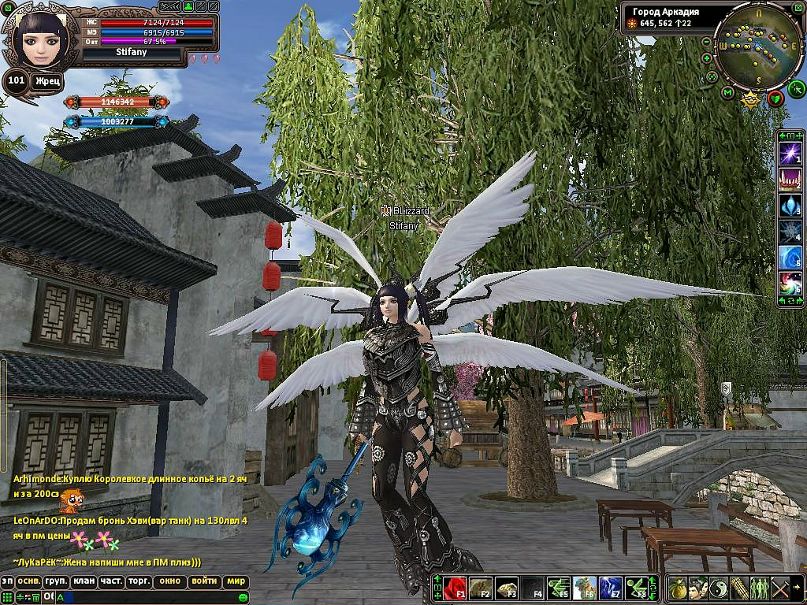Open the crossed swords menu icon
This screenshot has width=807, height=605.
(780, 588)
